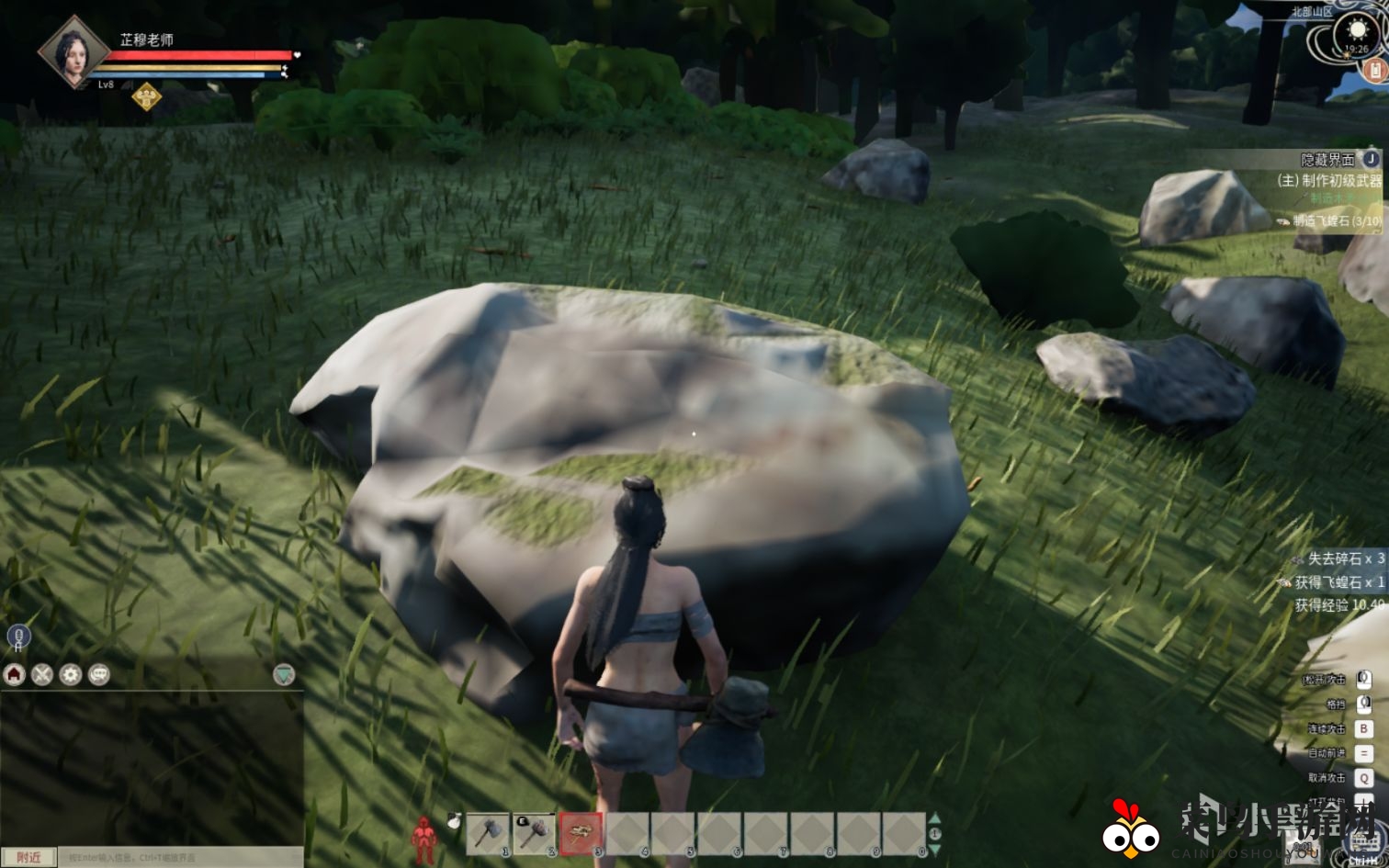
Task: Collapse the chat panel with the teal triangle
Action: (x=284, y=675)
